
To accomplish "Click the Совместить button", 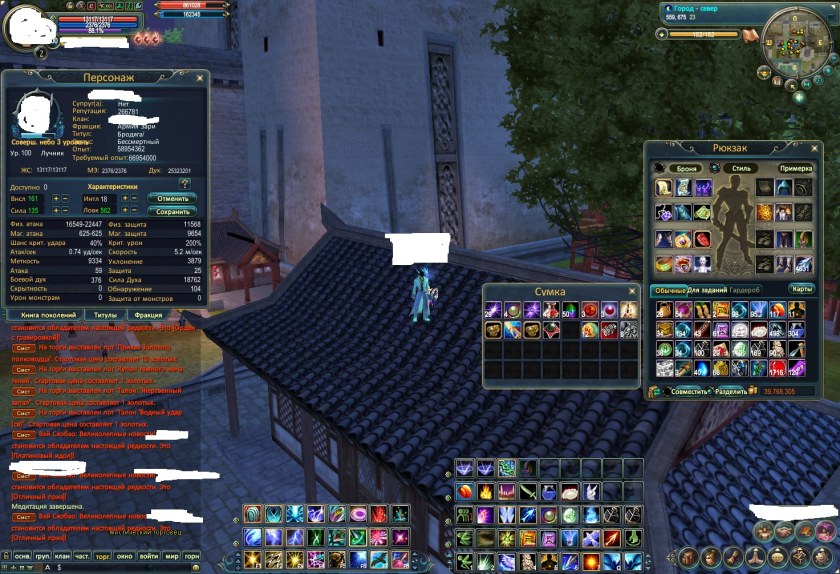I will pos(690,391).
